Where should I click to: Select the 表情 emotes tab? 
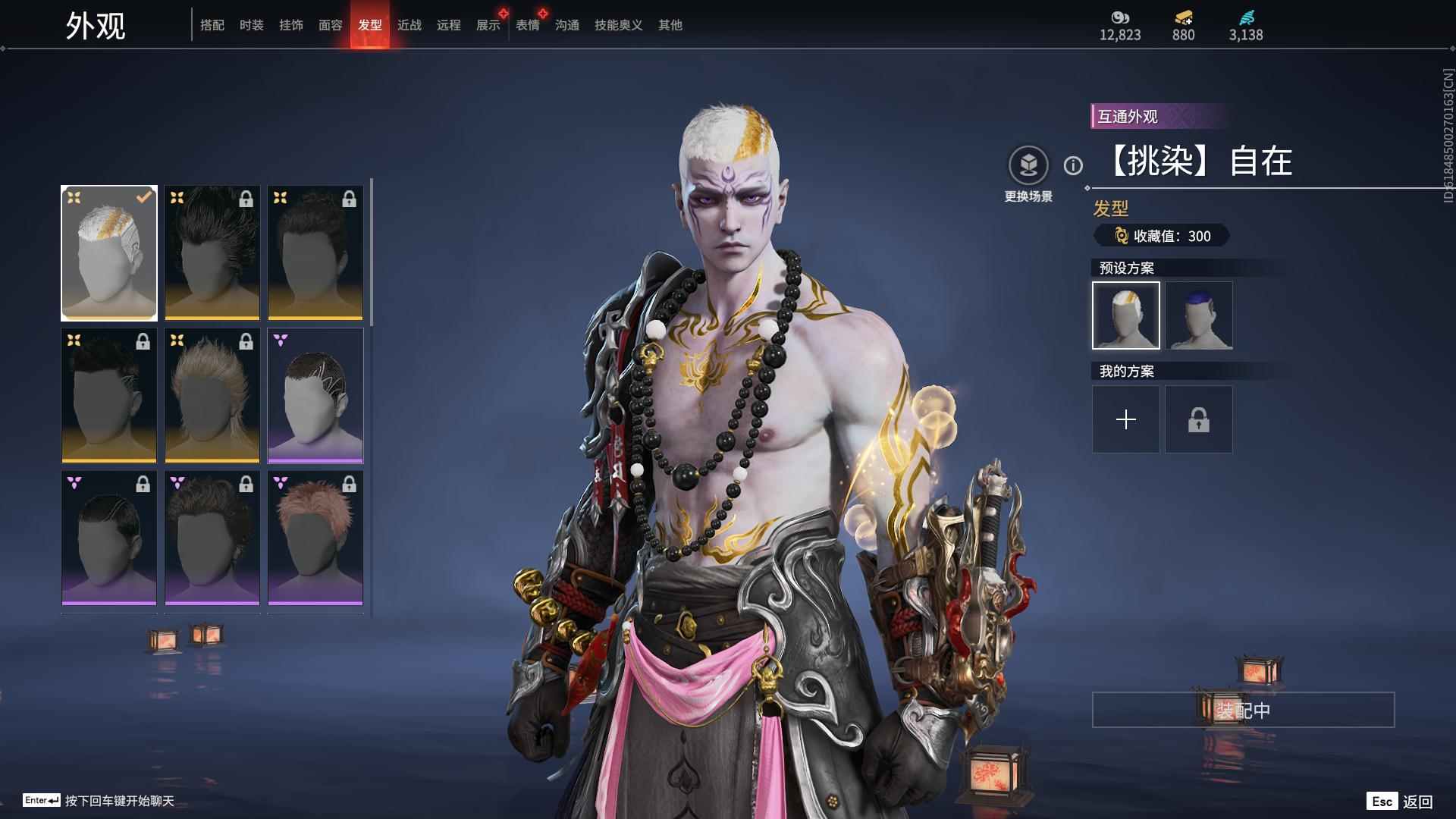pos(527,25)
